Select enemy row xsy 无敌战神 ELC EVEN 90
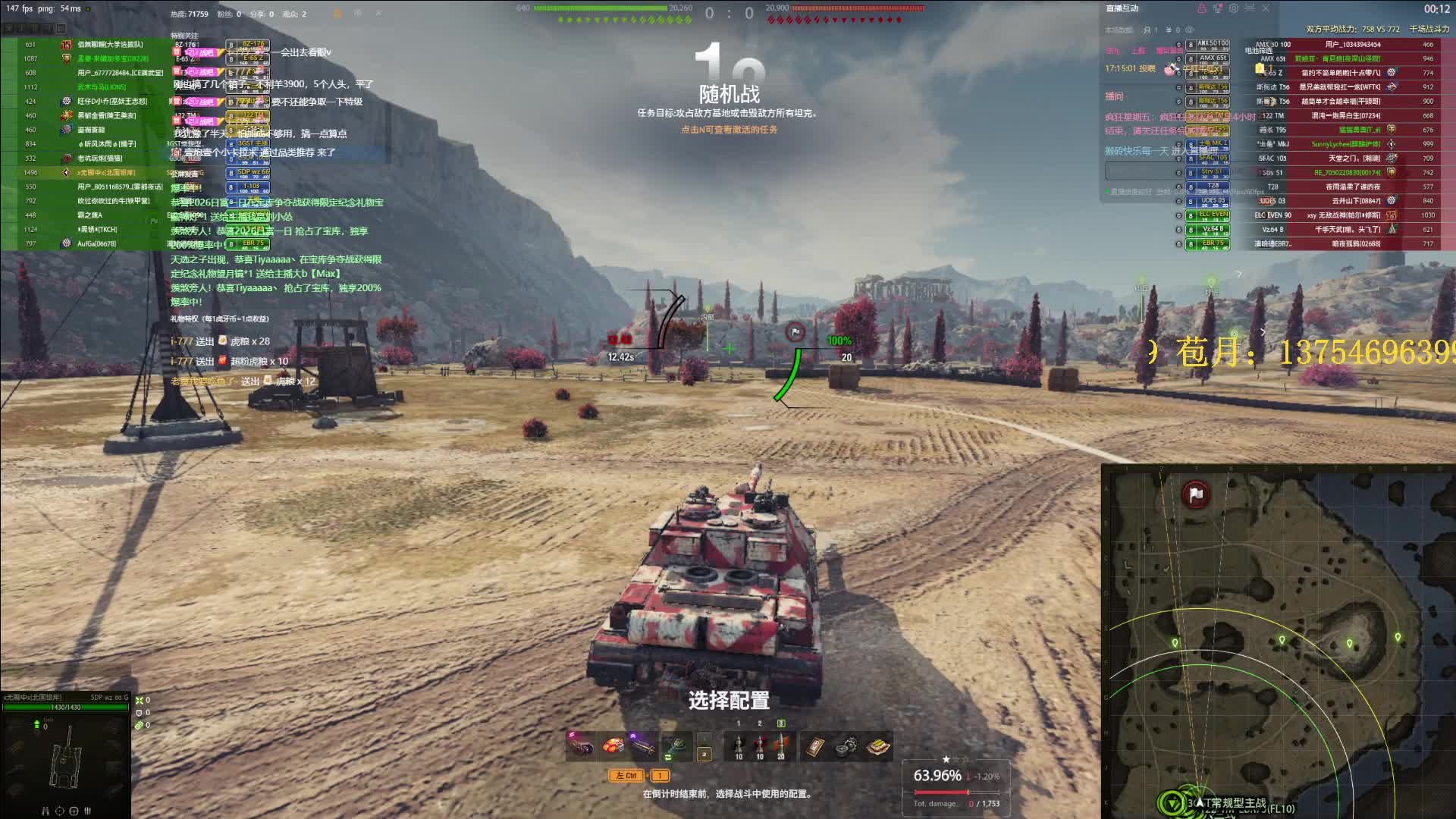 pyautogui.click(x=1342, y=215)
